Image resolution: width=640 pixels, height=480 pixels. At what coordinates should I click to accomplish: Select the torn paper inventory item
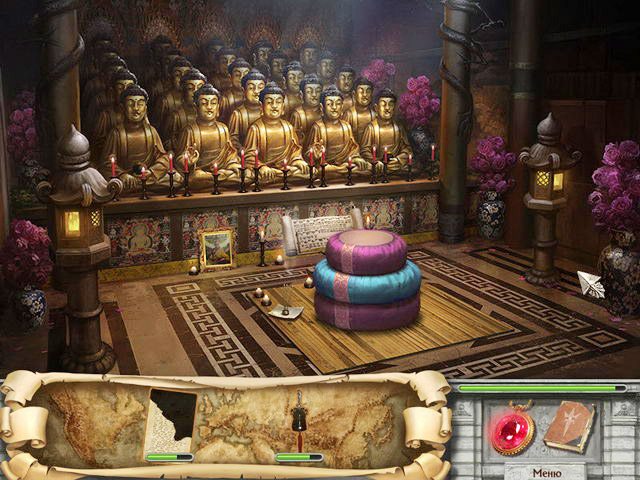pos(171,421)
